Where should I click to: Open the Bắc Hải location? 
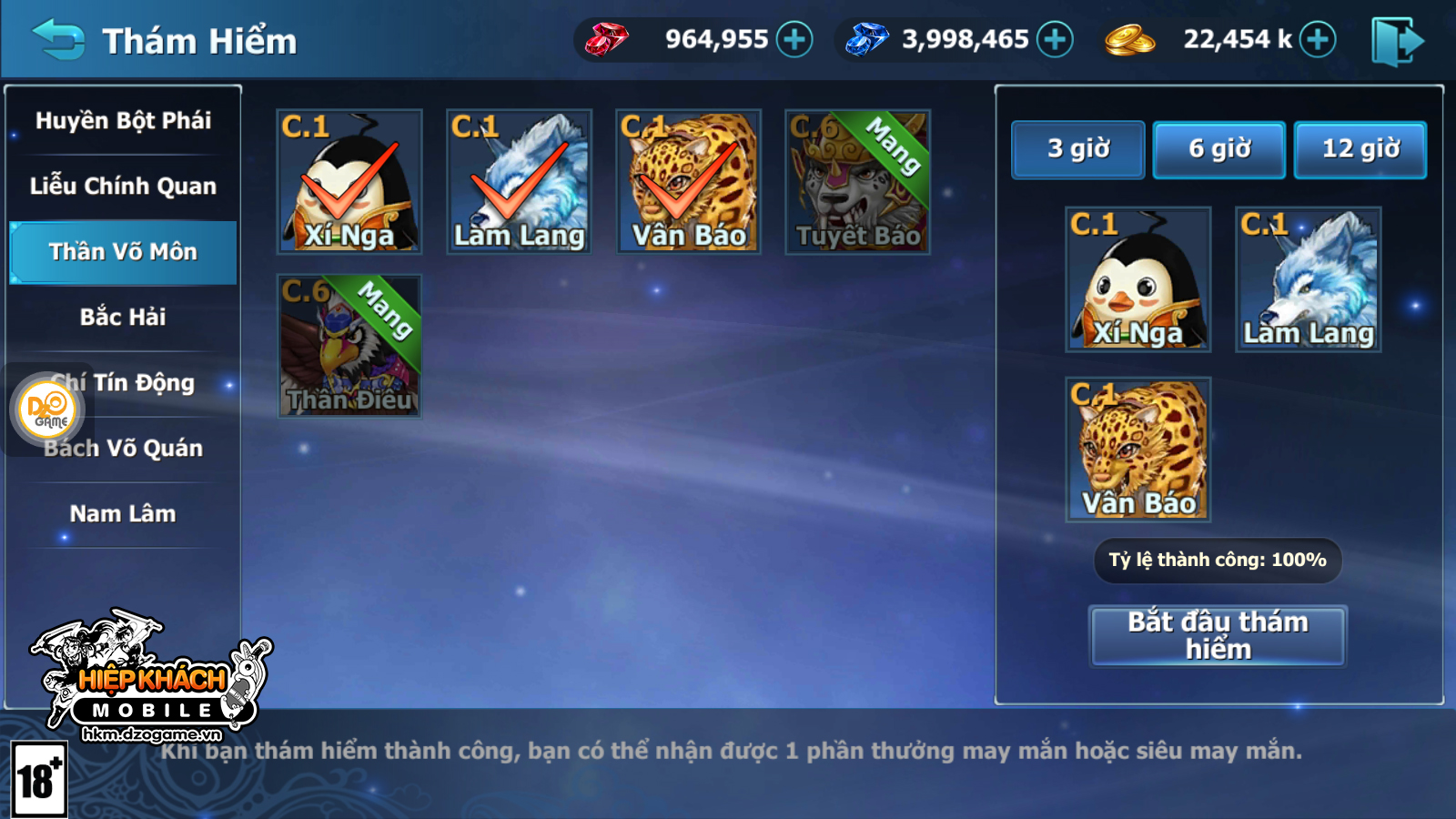coord(123,318)
